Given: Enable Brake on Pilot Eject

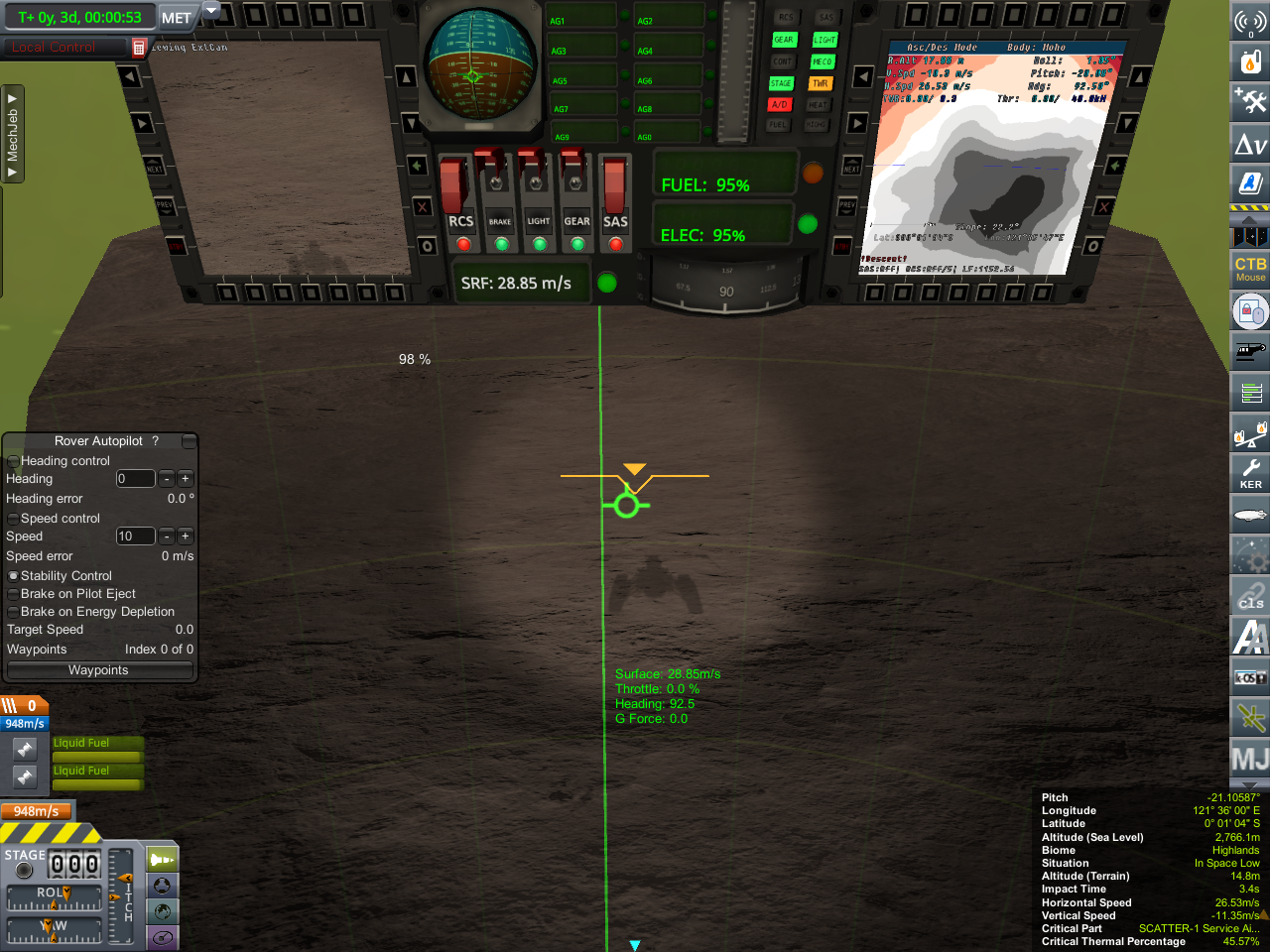Looking at the screenshot, I should 14,594.
